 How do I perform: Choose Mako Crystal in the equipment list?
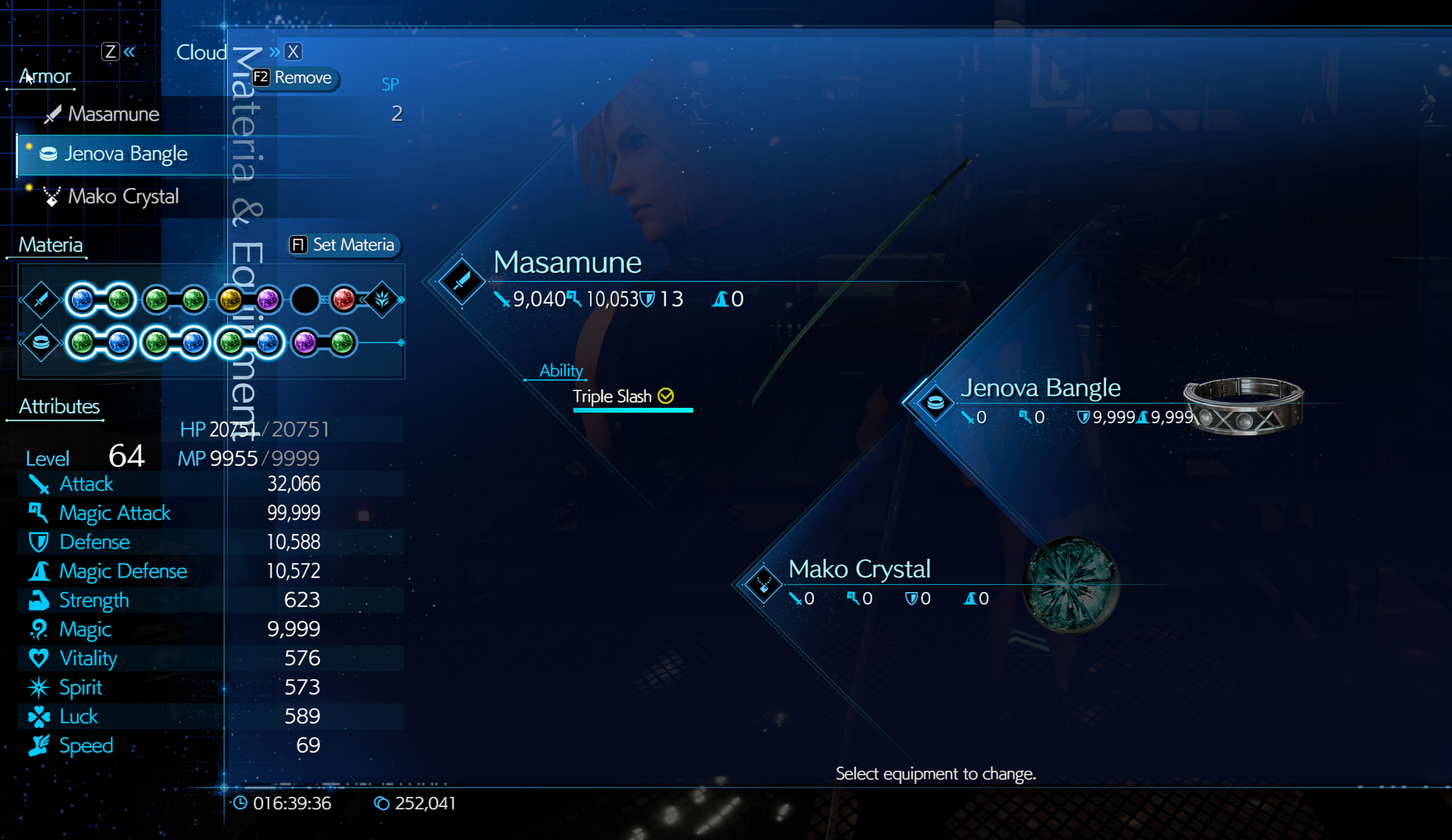[123, 196]
